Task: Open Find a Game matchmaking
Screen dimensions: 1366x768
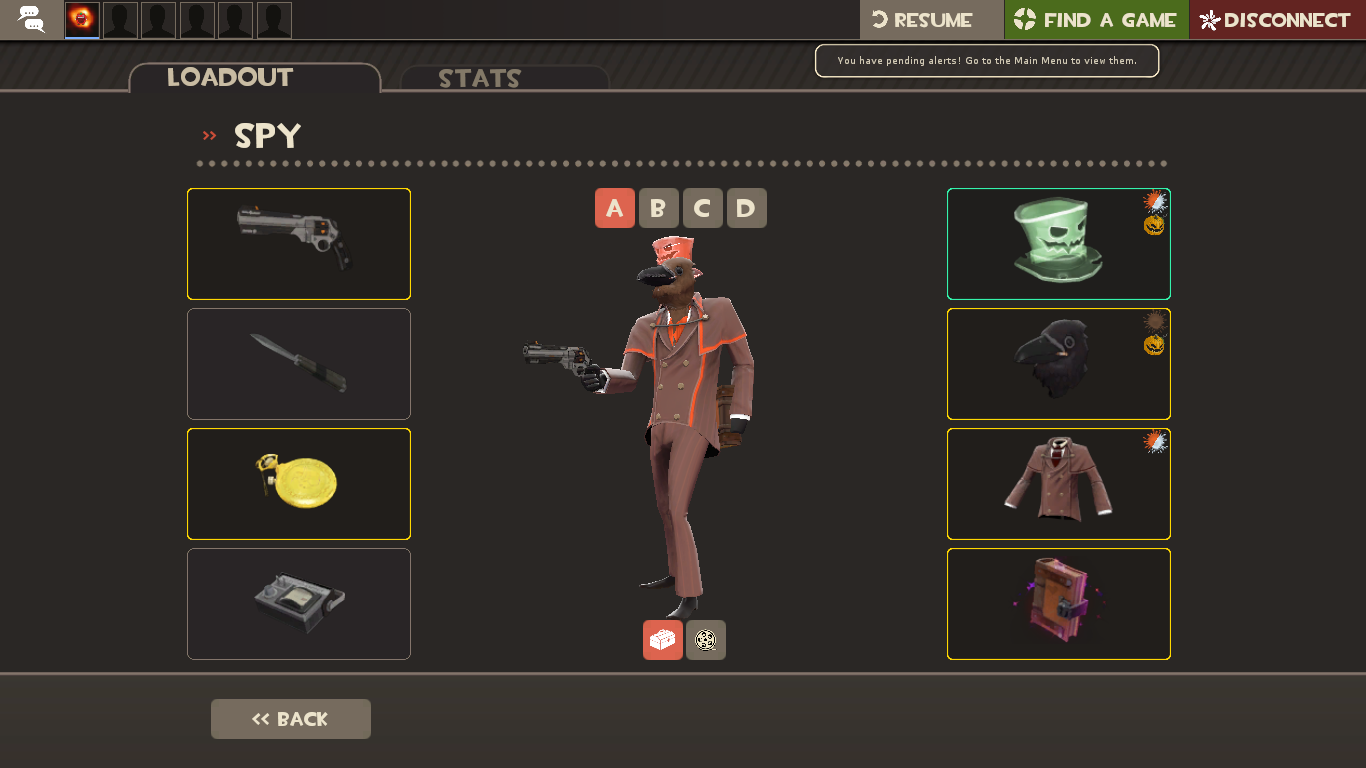Action: click(x=1096, y=20)
